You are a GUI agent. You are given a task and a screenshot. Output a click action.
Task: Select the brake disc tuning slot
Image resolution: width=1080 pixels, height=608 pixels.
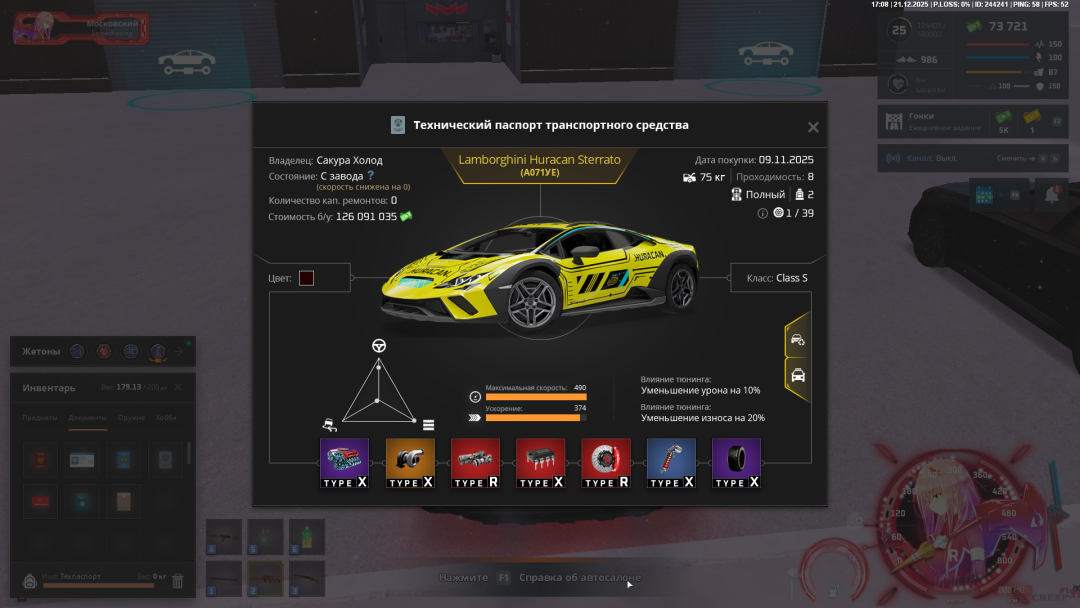tap(605, 463)
